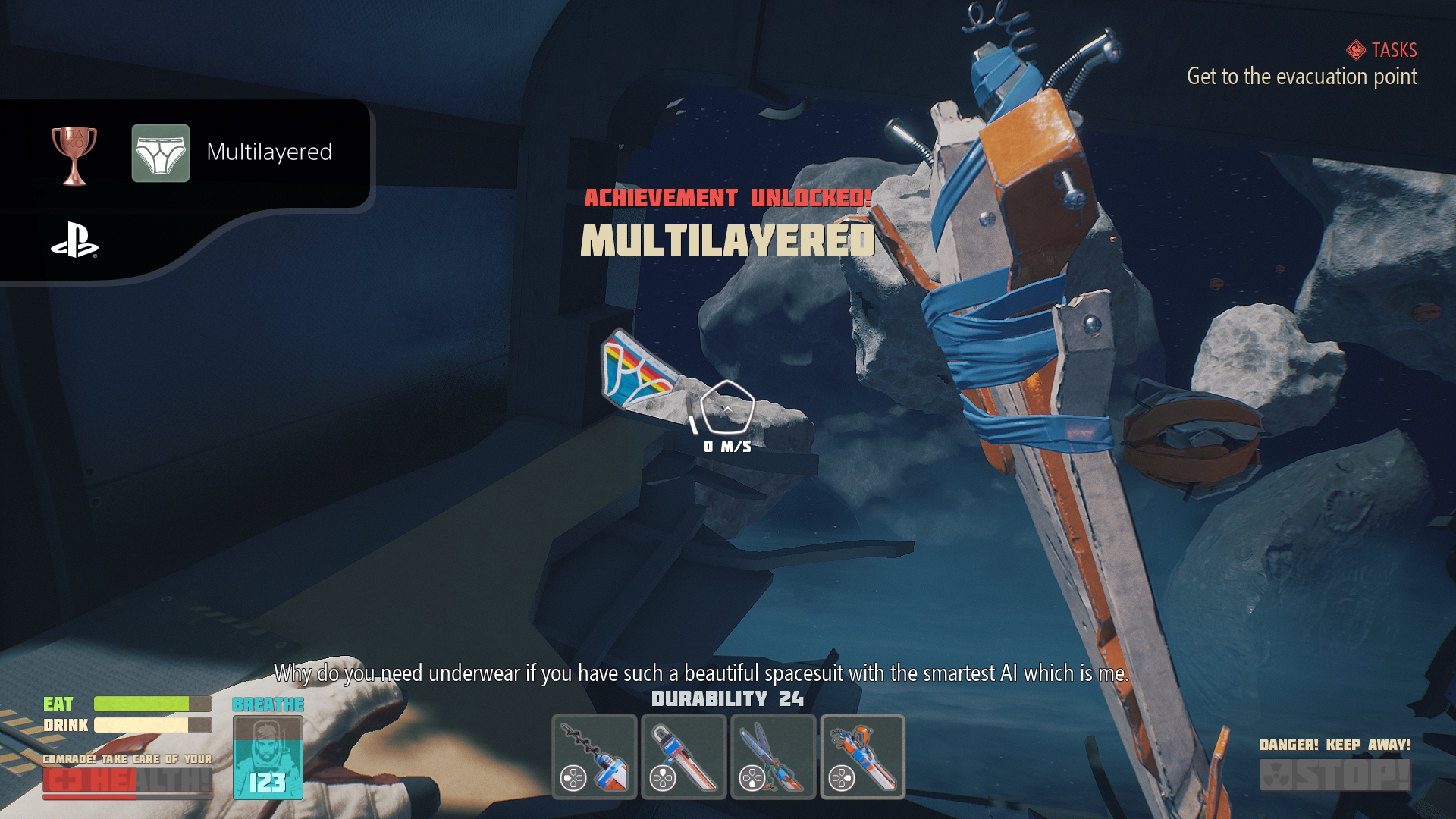This screenshot has height=819, width=1456.
Task: Choose the scissors tool slot
Action: [773, 756]
